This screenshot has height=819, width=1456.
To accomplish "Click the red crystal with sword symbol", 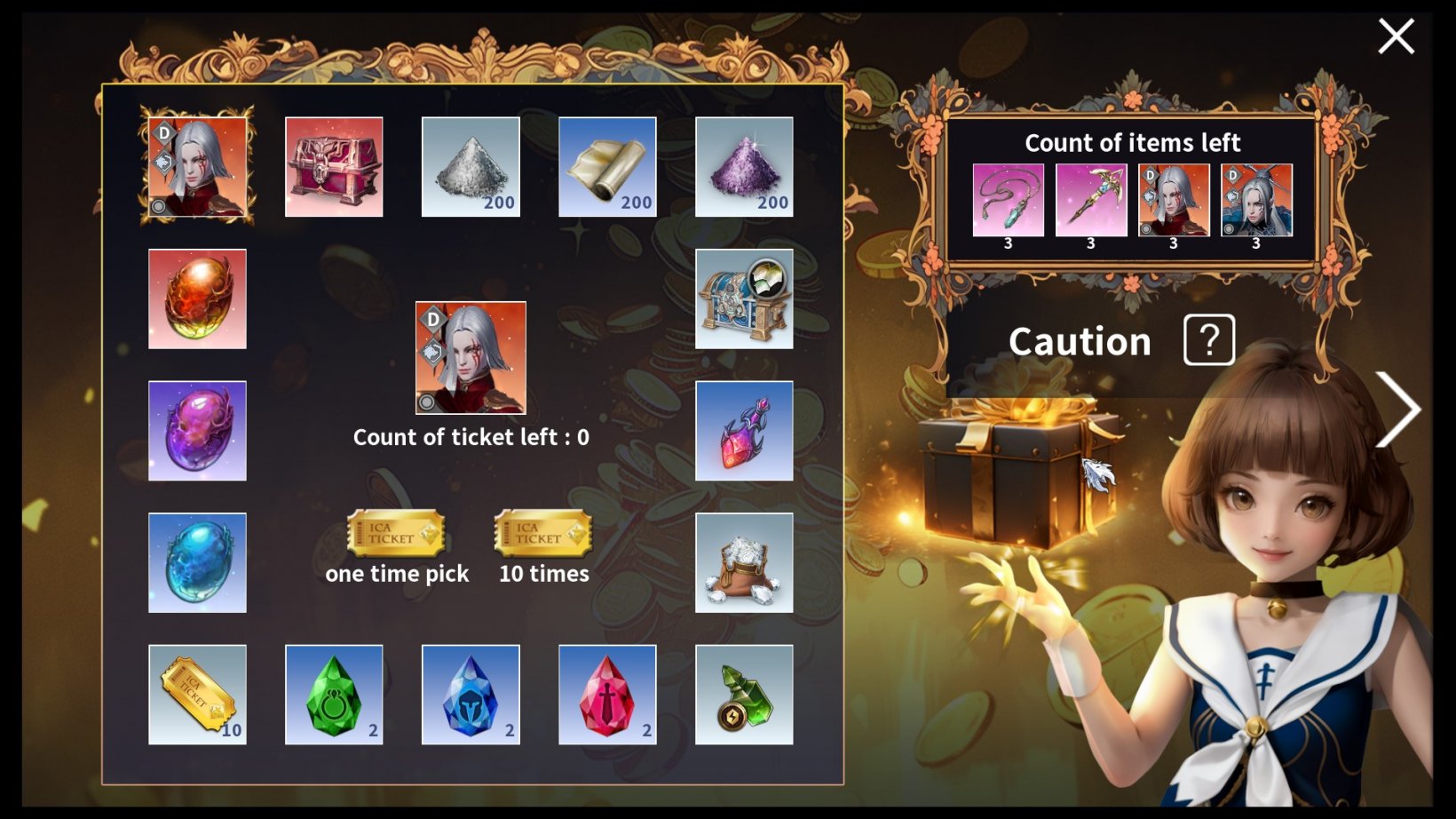I will click(607, 694).
